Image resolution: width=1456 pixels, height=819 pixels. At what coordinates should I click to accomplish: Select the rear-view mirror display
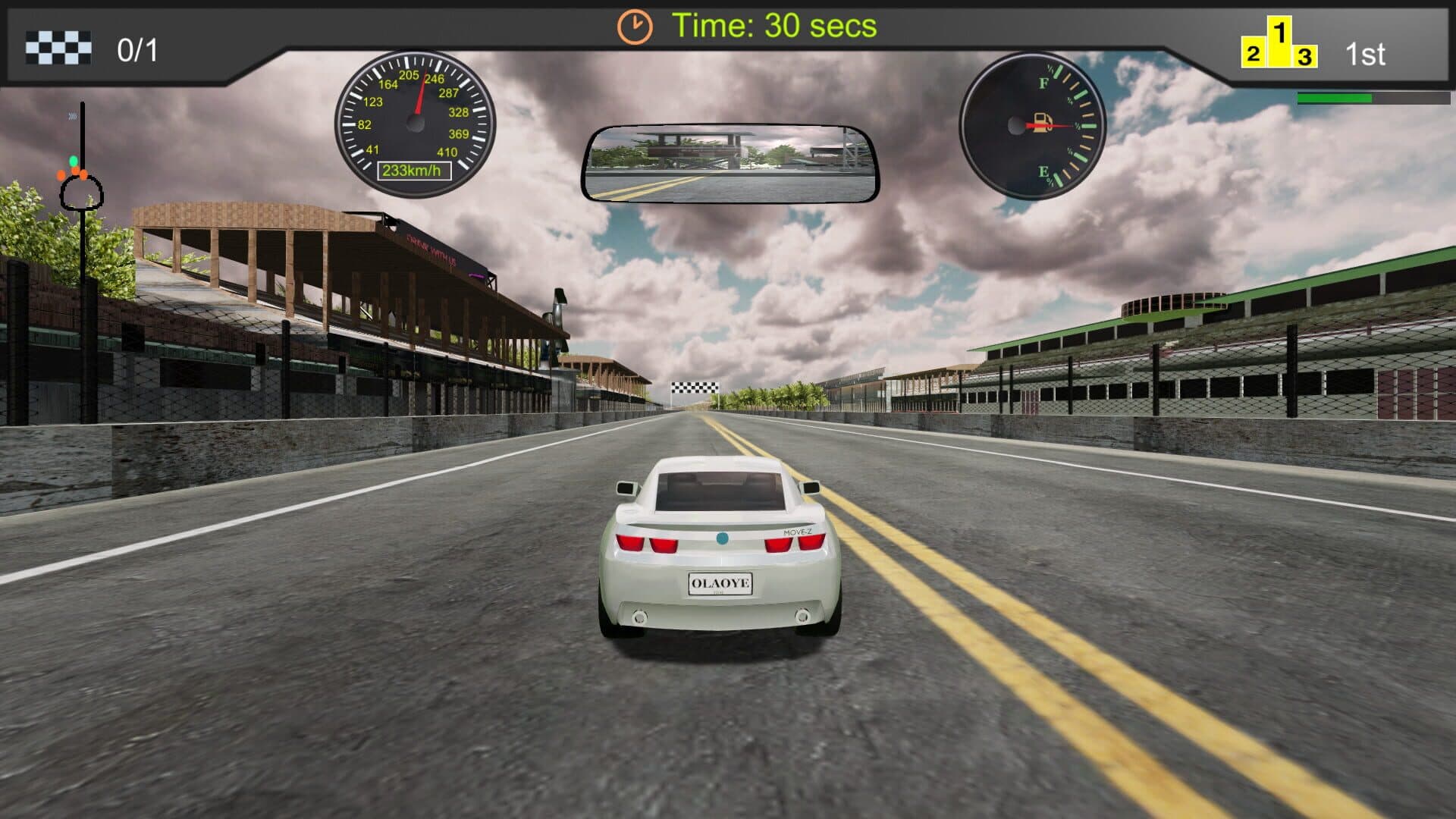[x=730, y=164]
